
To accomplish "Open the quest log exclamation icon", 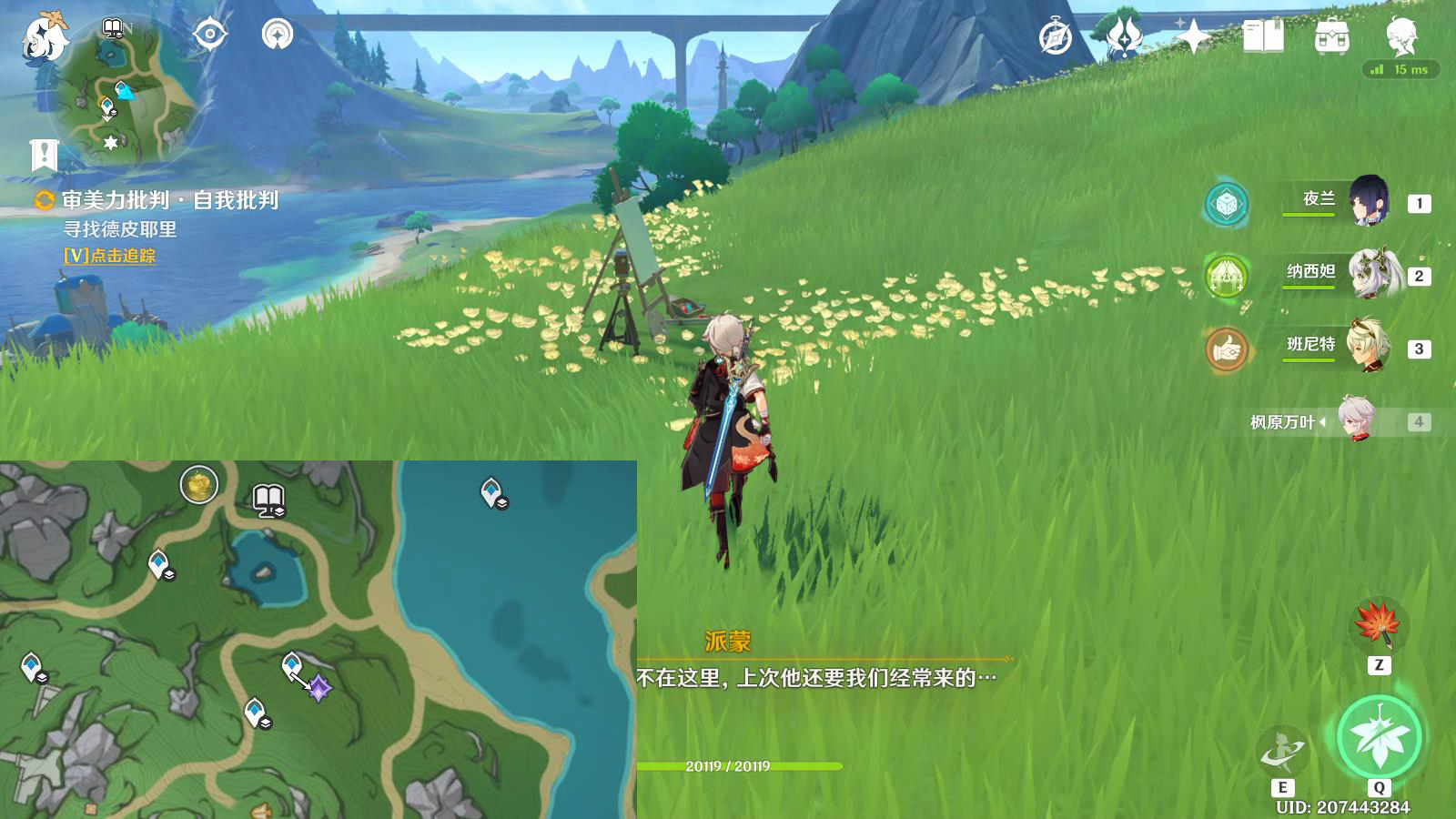I will pyautogui.click(x=44, y=155).
